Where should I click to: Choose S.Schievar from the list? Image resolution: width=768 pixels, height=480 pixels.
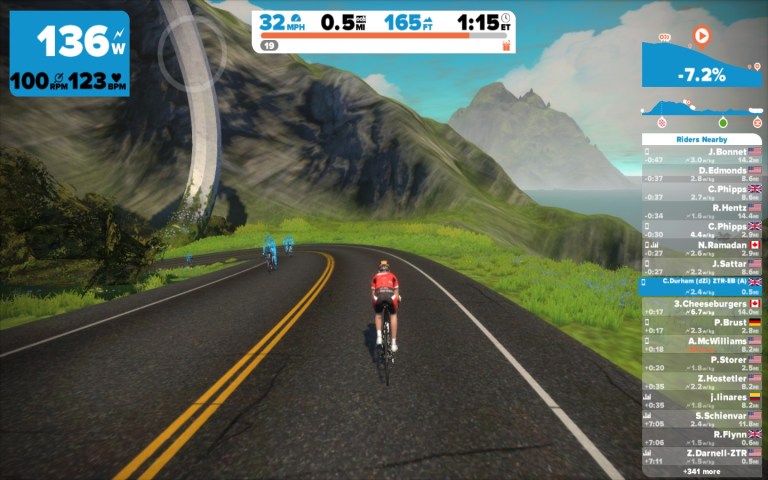pyautogui.click(x=702, y=419)
